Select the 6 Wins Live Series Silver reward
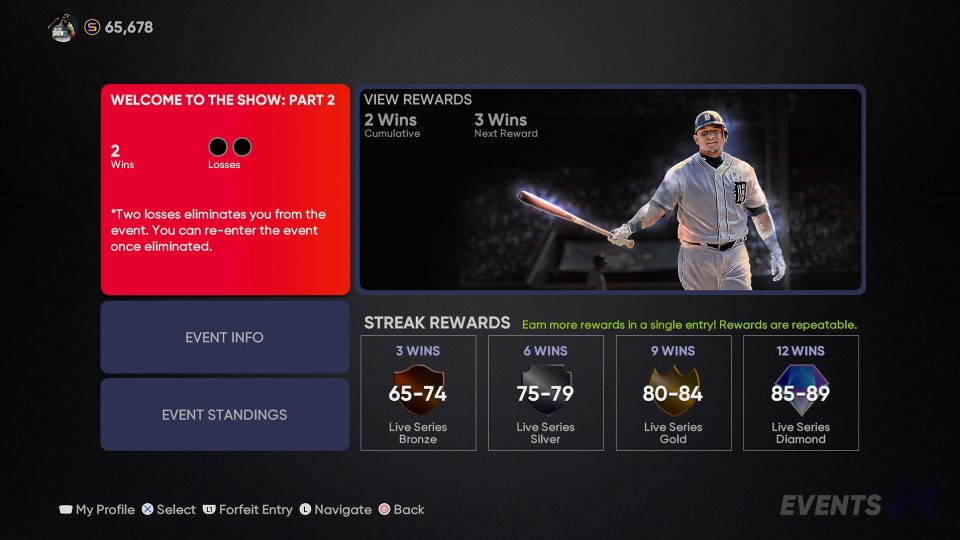 pos(545,393)
